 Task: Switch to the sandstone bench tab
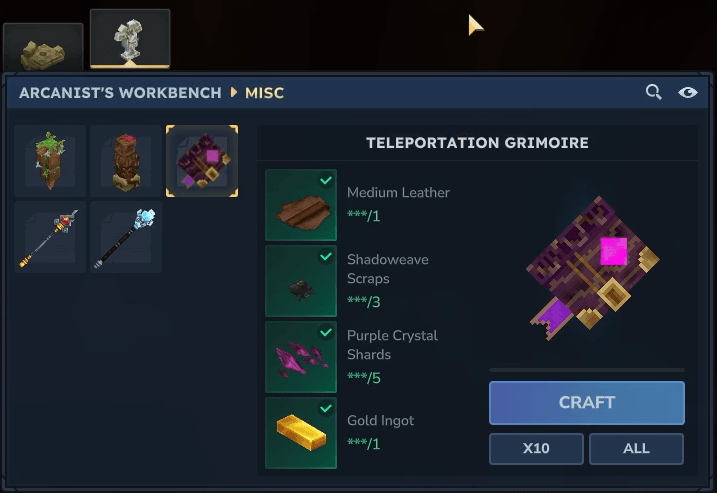click(x=42, y=49)
